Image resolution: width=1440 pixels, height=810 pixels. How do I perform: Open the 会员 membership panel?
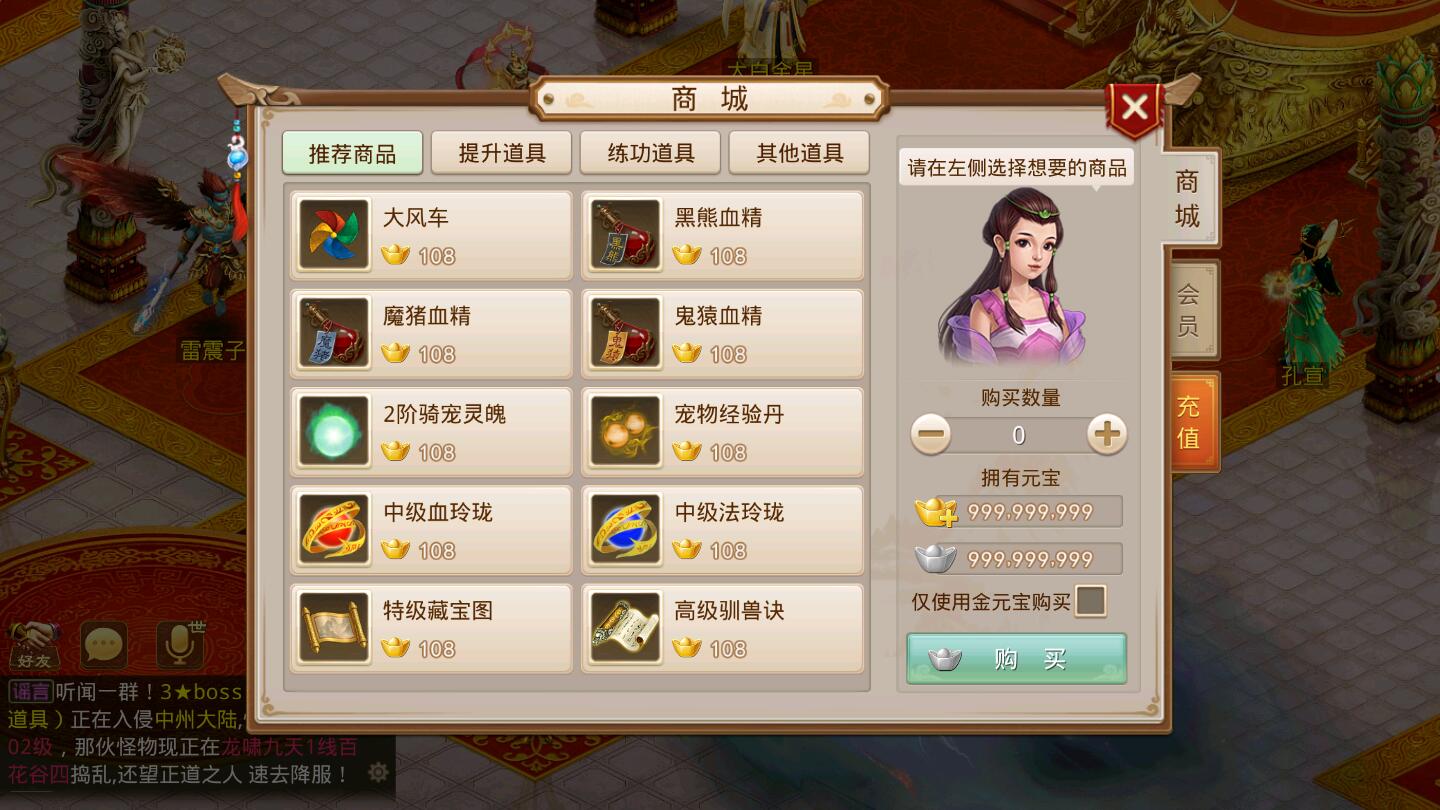point(1190,310)
